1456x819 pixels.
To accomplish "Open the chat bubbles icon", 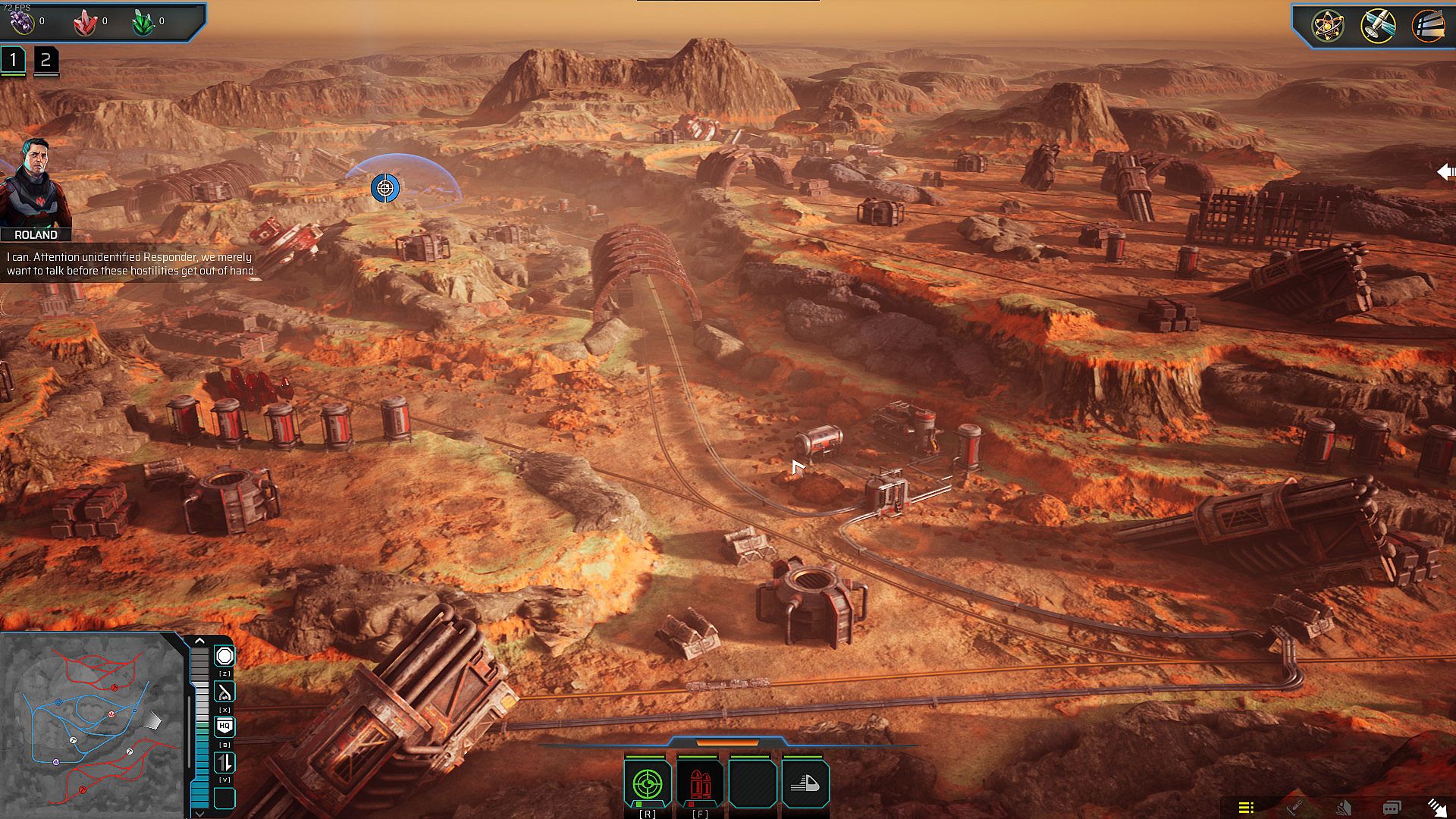I will (1391, 808).
